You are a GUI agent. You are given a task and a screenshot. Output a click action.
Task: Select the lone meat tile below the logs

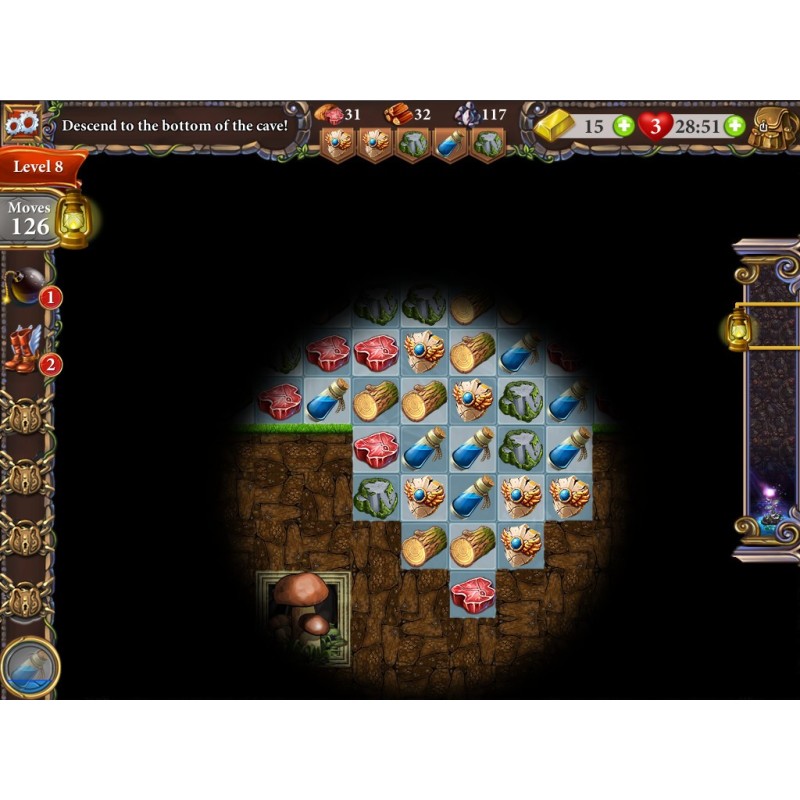[473, 594]
